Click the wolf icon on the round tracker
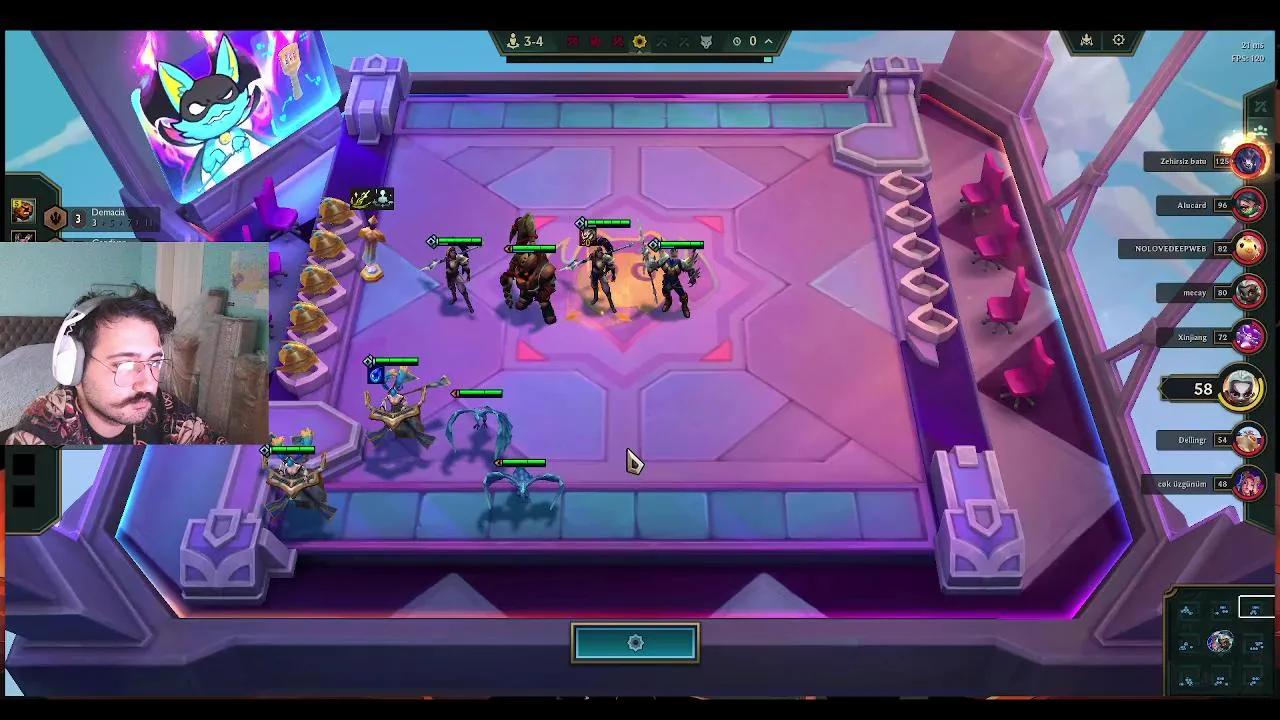The width and height of the screenshot is (1280, 720). (x=705, y=41)
